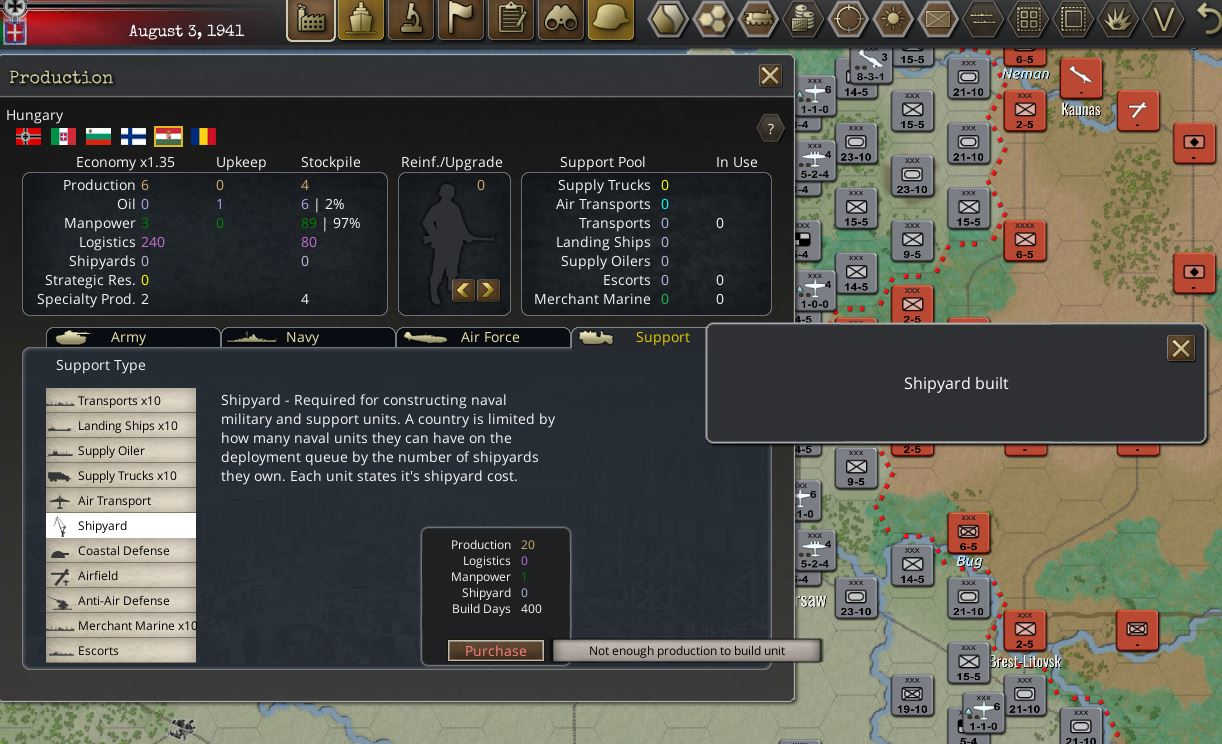1222x744 pixels.
Task: Select Supply Trucks x10 entry
Action: tap(121, 476)
